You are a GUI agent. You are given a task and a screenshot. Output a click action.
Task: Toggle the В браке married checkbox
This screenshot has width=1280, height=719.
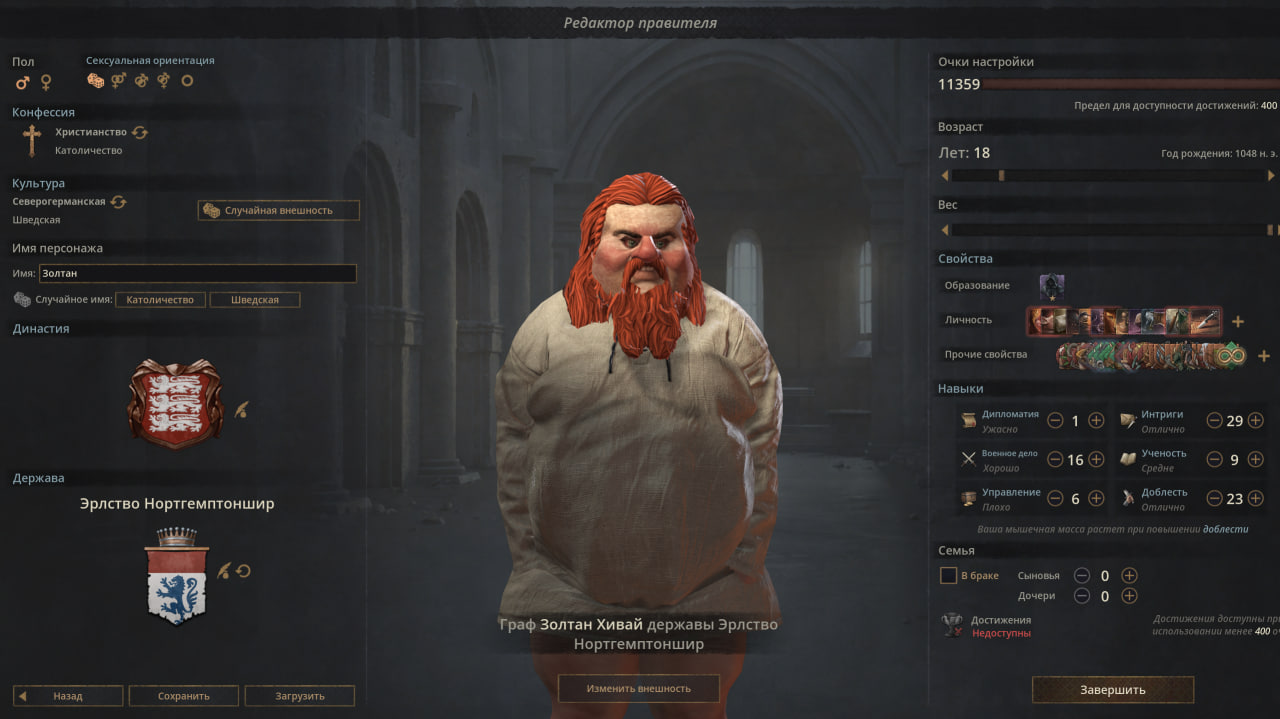[949, 576]
